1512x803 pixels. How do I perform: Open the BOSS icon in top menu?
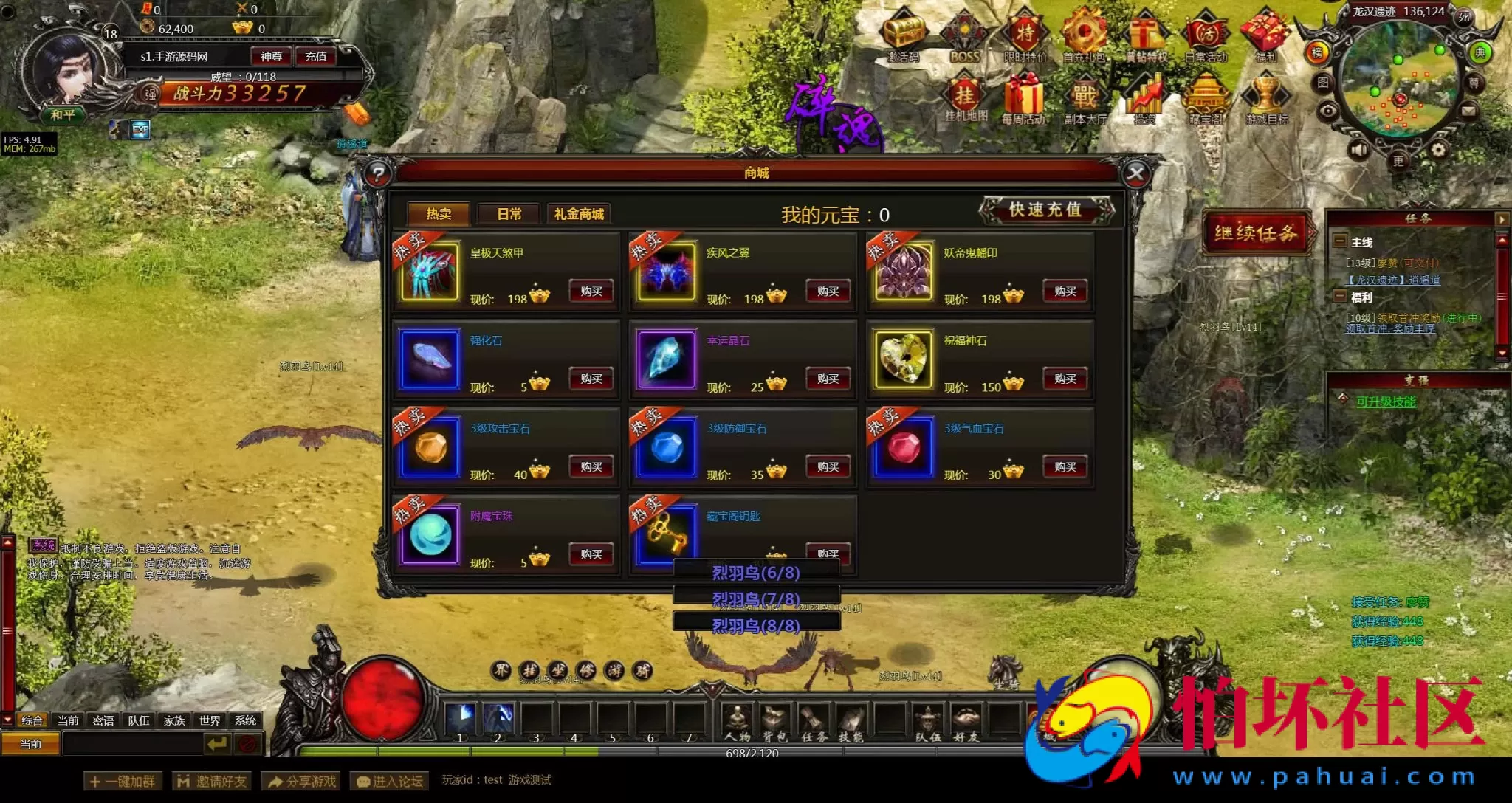[964, 37]
